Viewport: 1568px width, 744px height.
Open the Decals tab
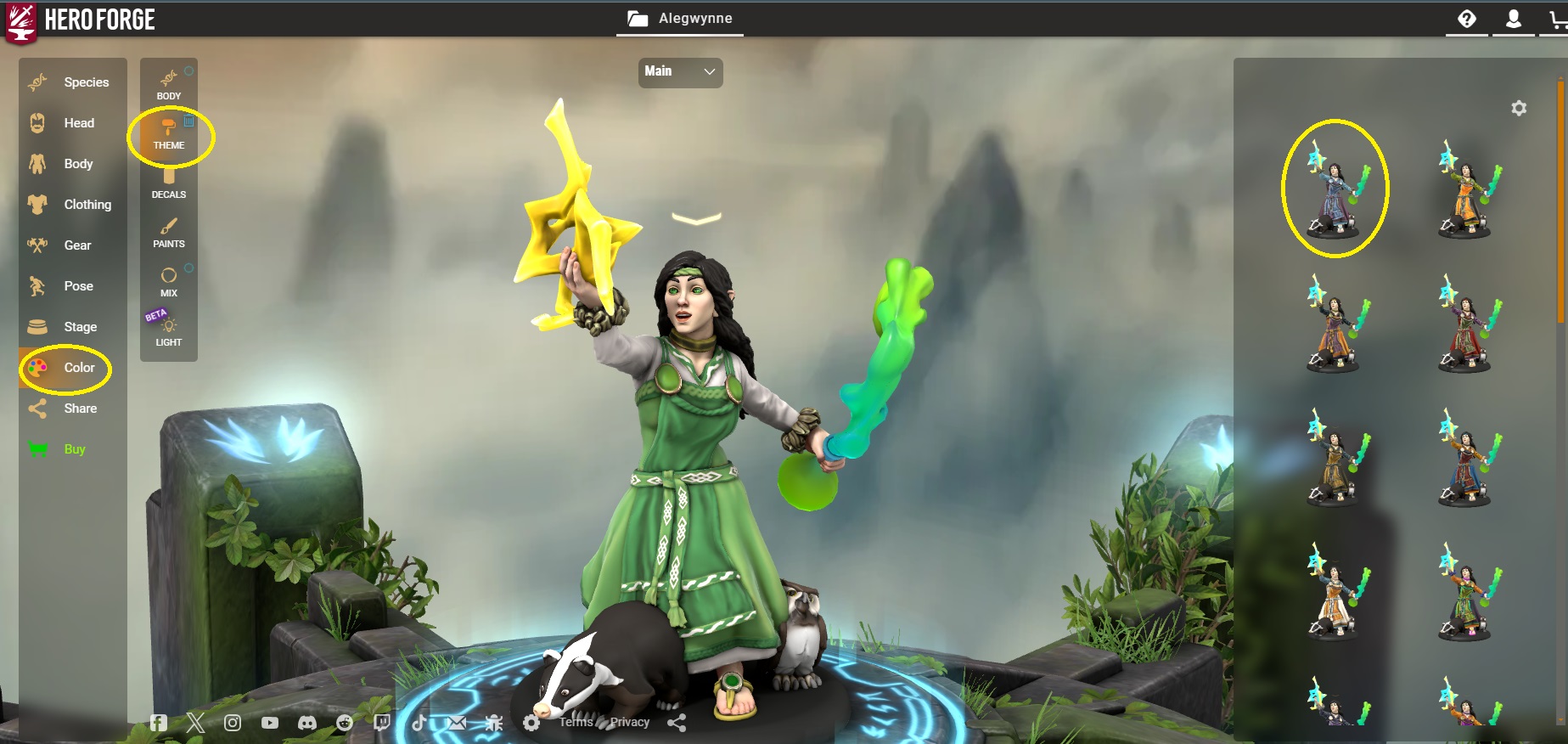pyautogui.click(x=169, y=183)
